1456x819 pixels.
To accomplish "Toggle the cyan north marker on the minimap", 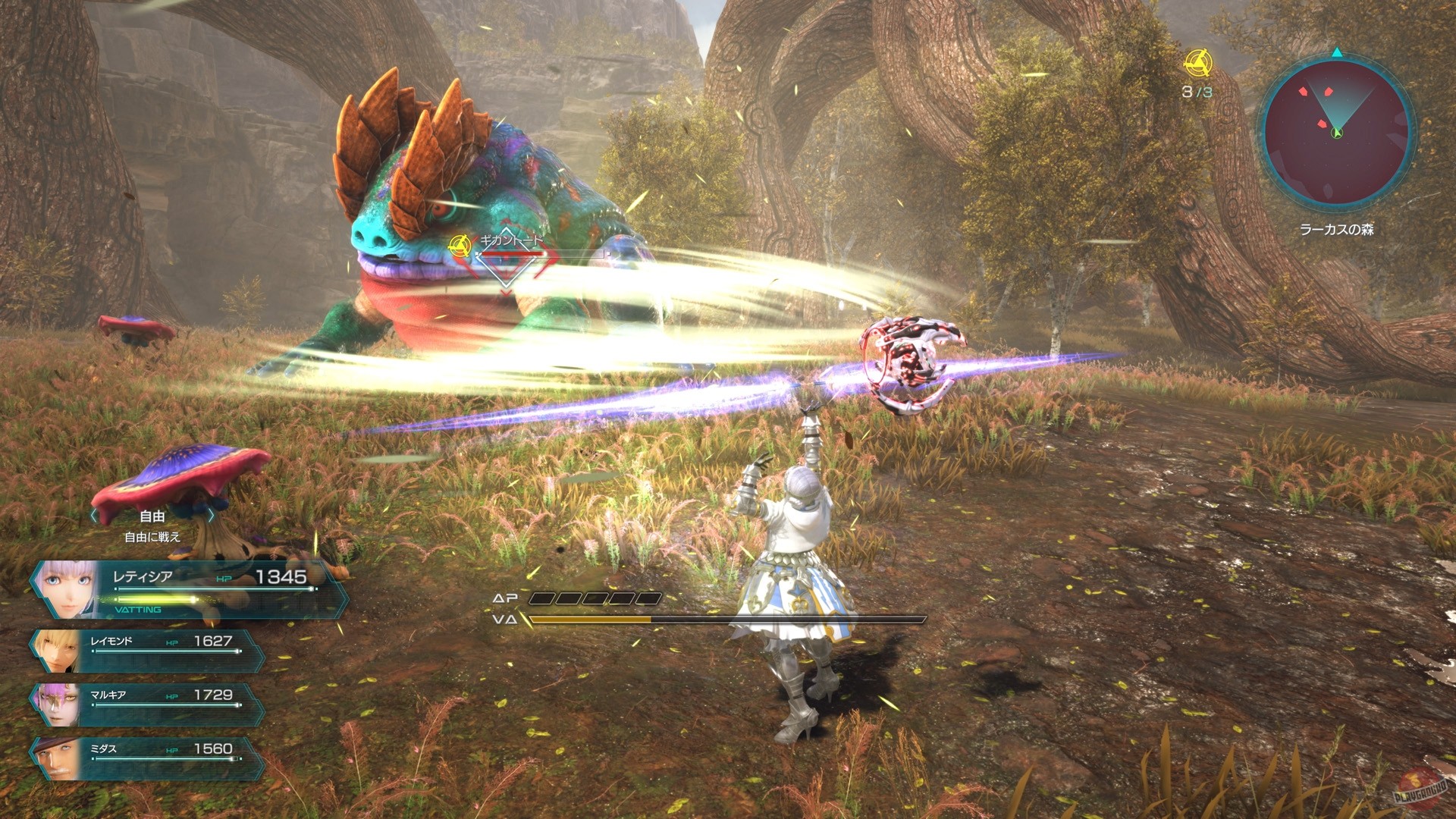I will pyautogui.click(x=1336, y=53).
